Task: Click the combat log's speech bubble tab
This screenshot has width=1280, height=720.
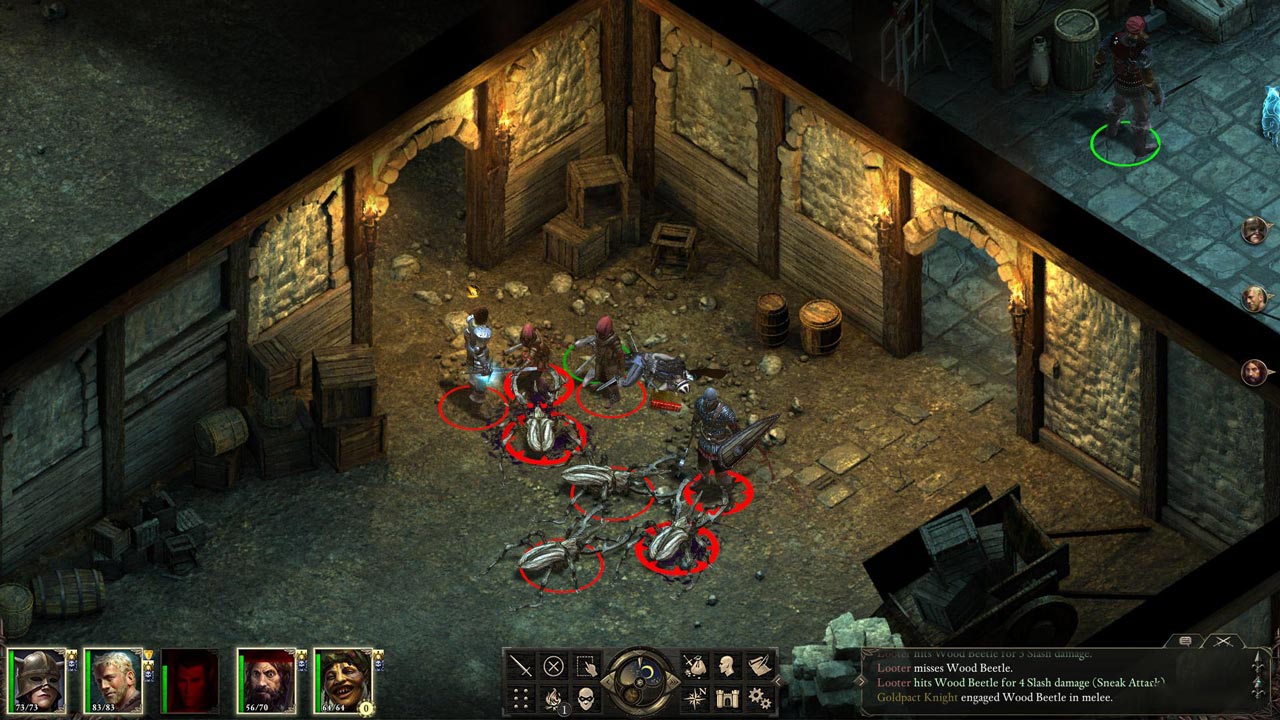Action: [1186, 641]
